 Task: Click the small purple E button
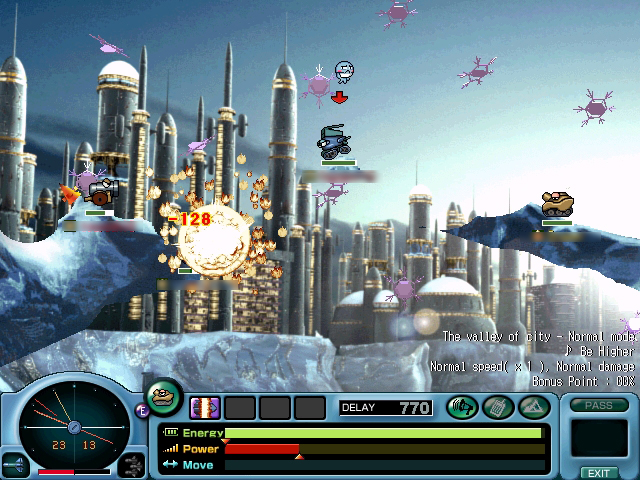142,409
